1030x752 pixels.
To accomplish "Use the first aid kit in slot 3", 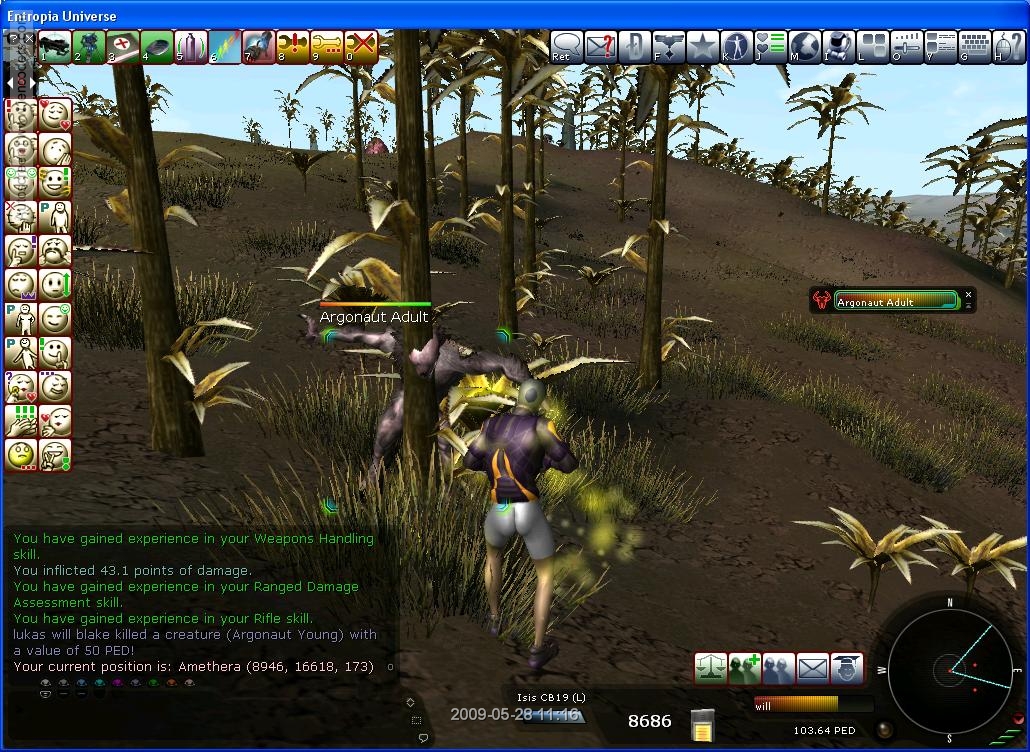I will (x=123, y=46).
